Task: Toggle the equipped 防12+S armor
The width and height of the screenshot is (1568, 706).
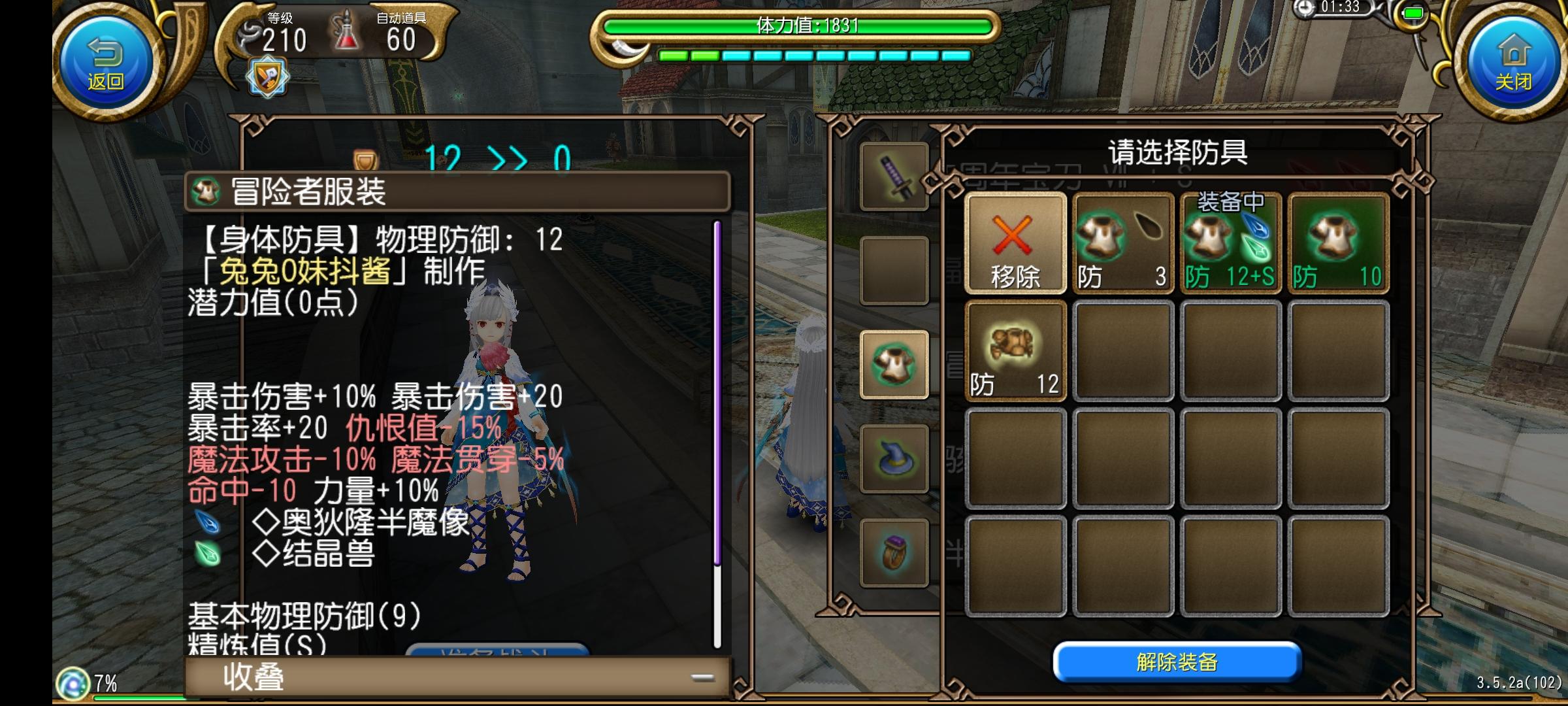Action: [x=1230, y=243]
